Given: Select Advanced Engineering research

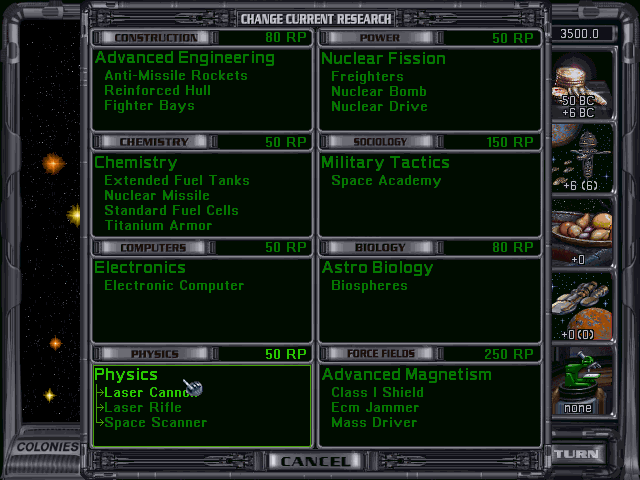Looking at the screenshot, I should [x=184, y=58].
